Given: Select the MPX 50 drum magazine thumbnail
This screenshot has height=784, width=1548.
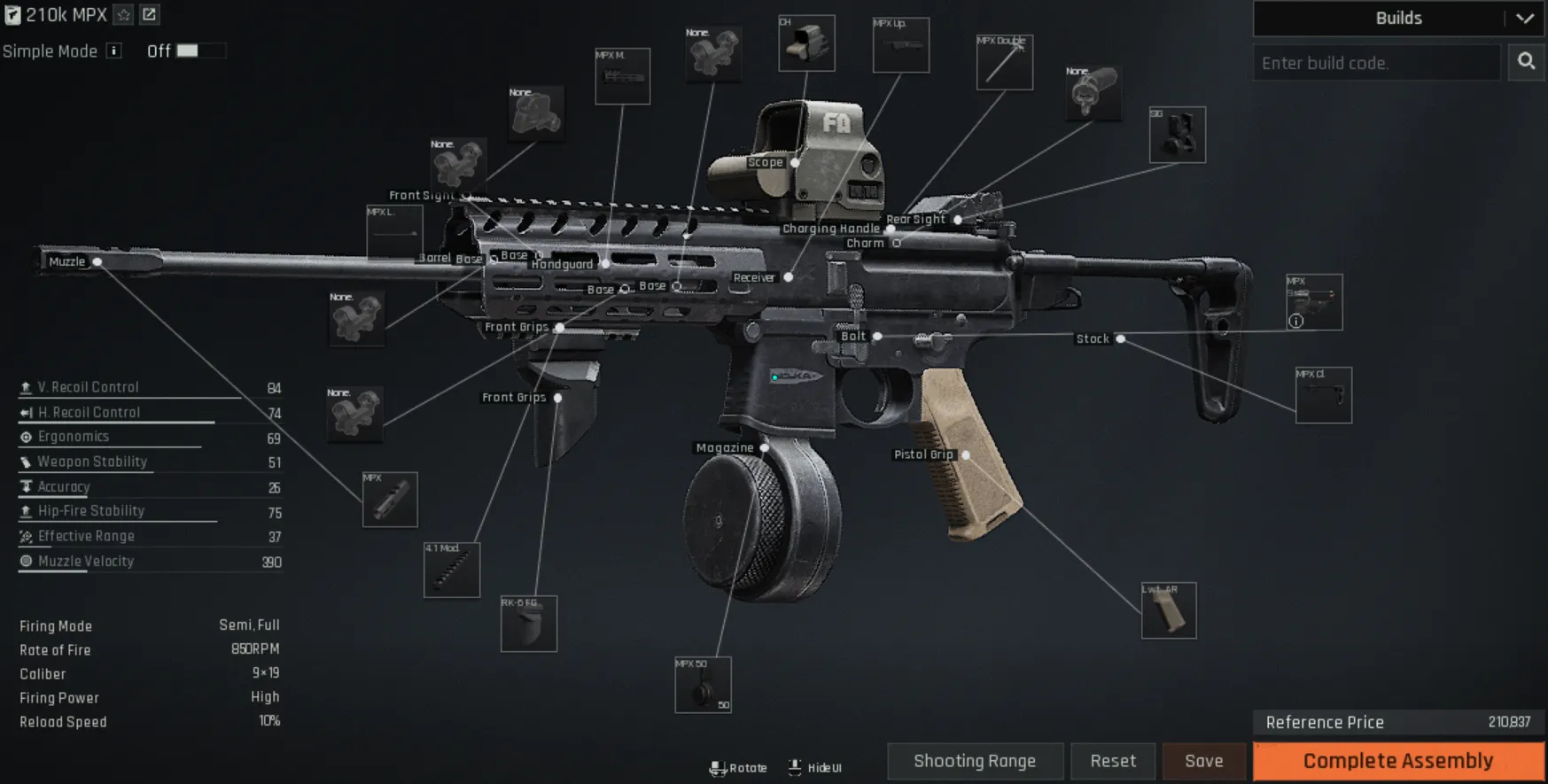Looking at the screenshot, I should coord(704,684).
